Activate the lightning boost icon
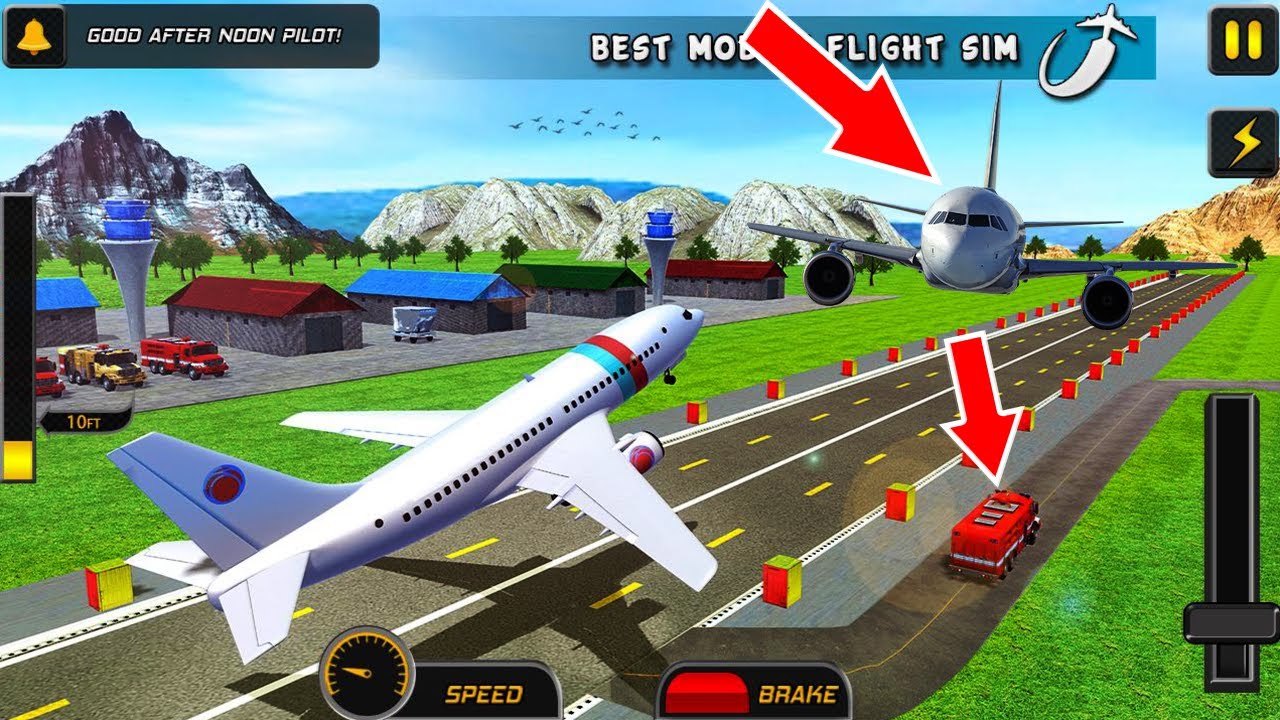This screenshot has height=720, width=1280. click(1242, 143)
